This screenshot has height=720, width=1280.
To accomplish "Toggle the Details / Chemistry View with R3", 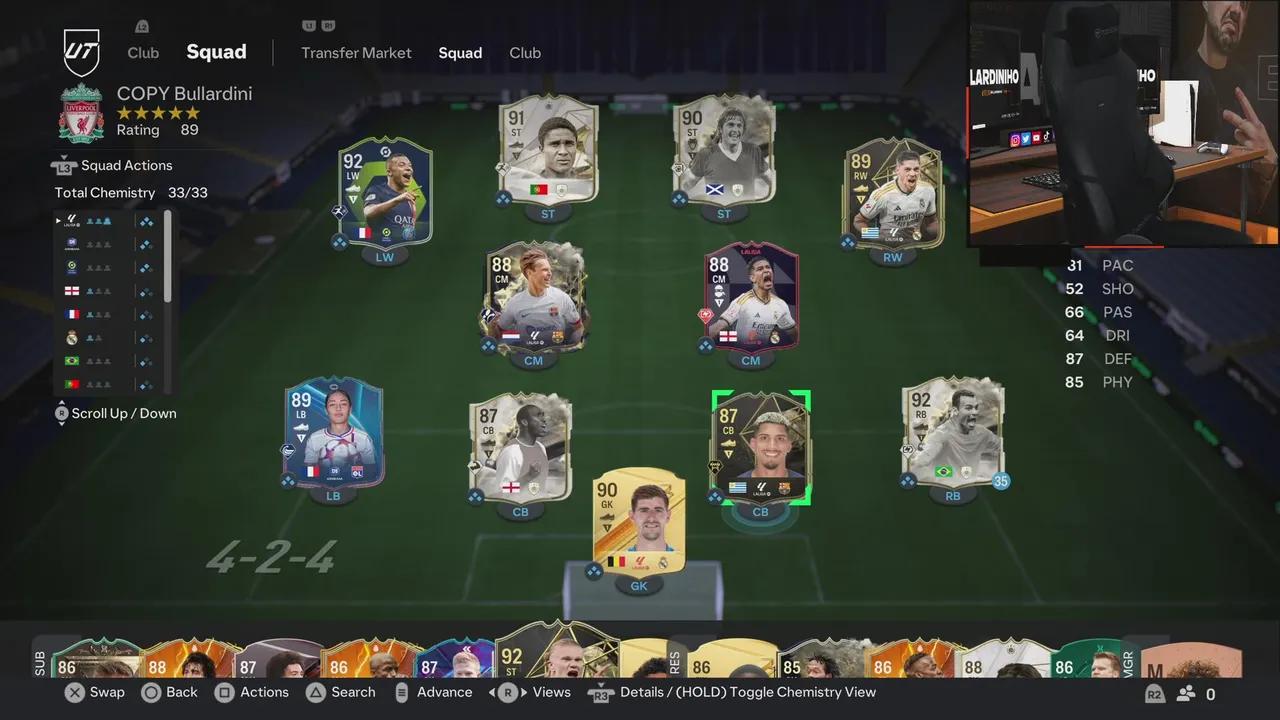I will tap(600, 692).
